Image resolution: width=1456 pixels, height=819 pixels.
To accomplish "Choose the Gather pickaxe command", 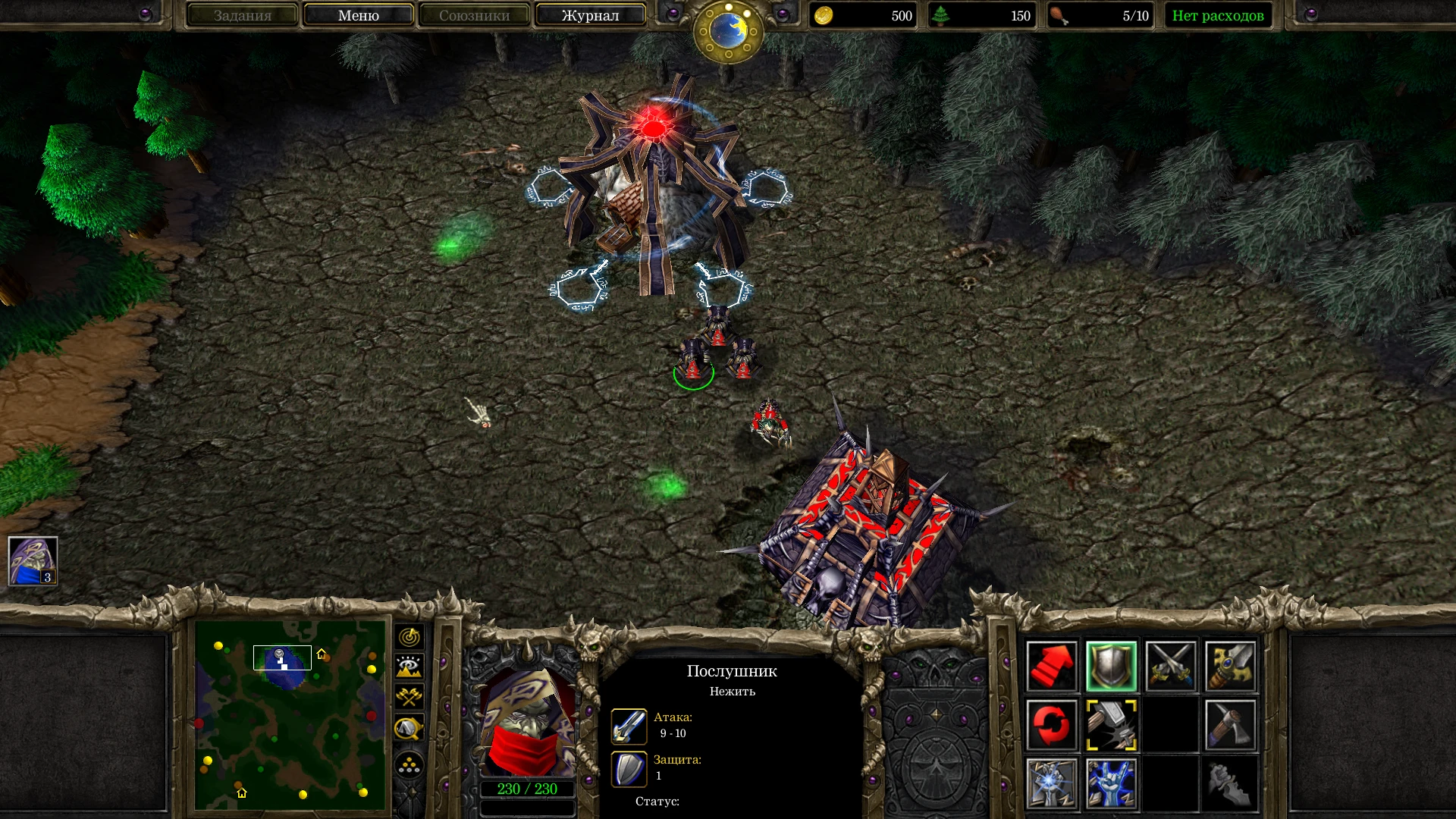I will click(x=1229, y=725).
